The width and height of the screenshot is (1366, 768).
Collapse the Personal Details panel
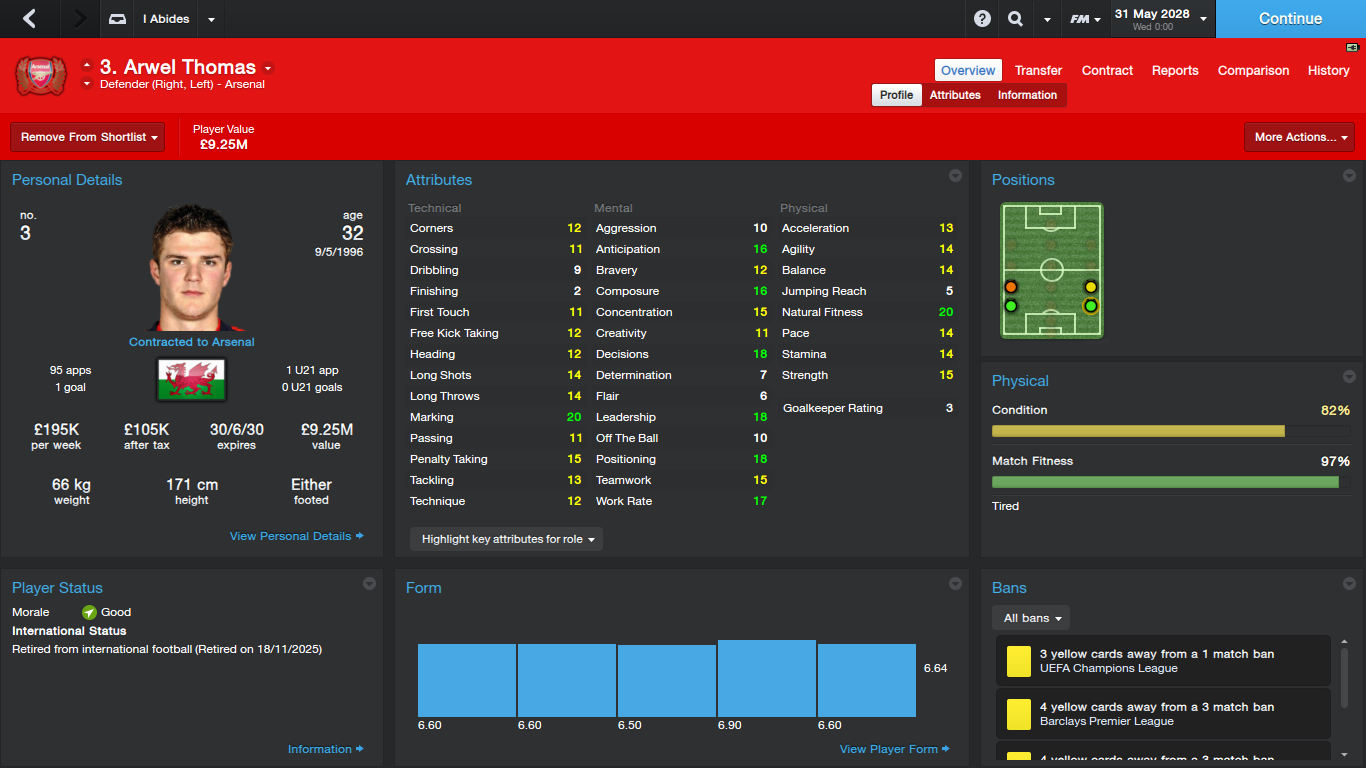coord(371,175)
